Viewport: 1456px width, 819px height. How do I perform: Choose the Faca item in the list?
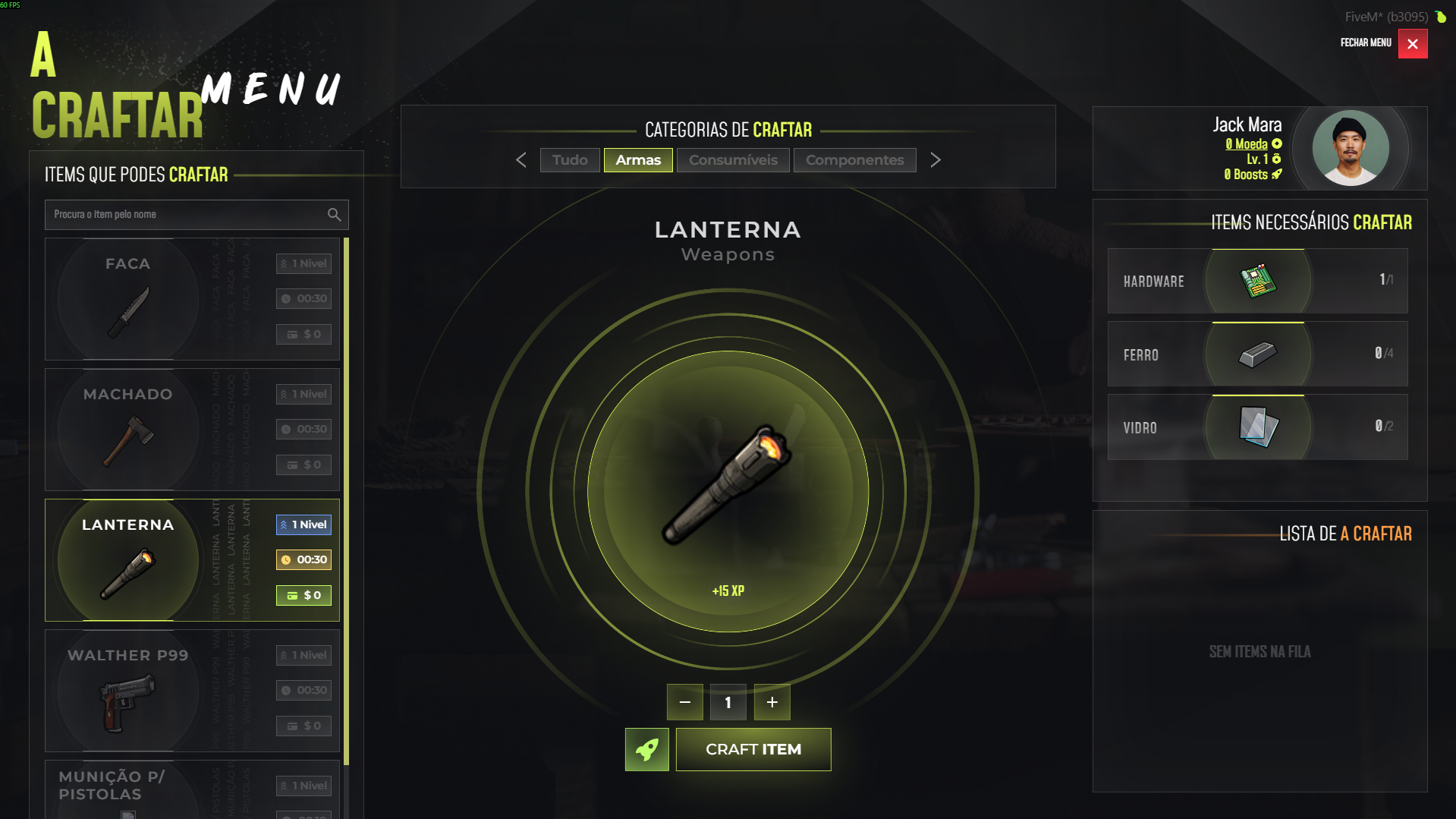pyautogui.click(x=192, y=299)
